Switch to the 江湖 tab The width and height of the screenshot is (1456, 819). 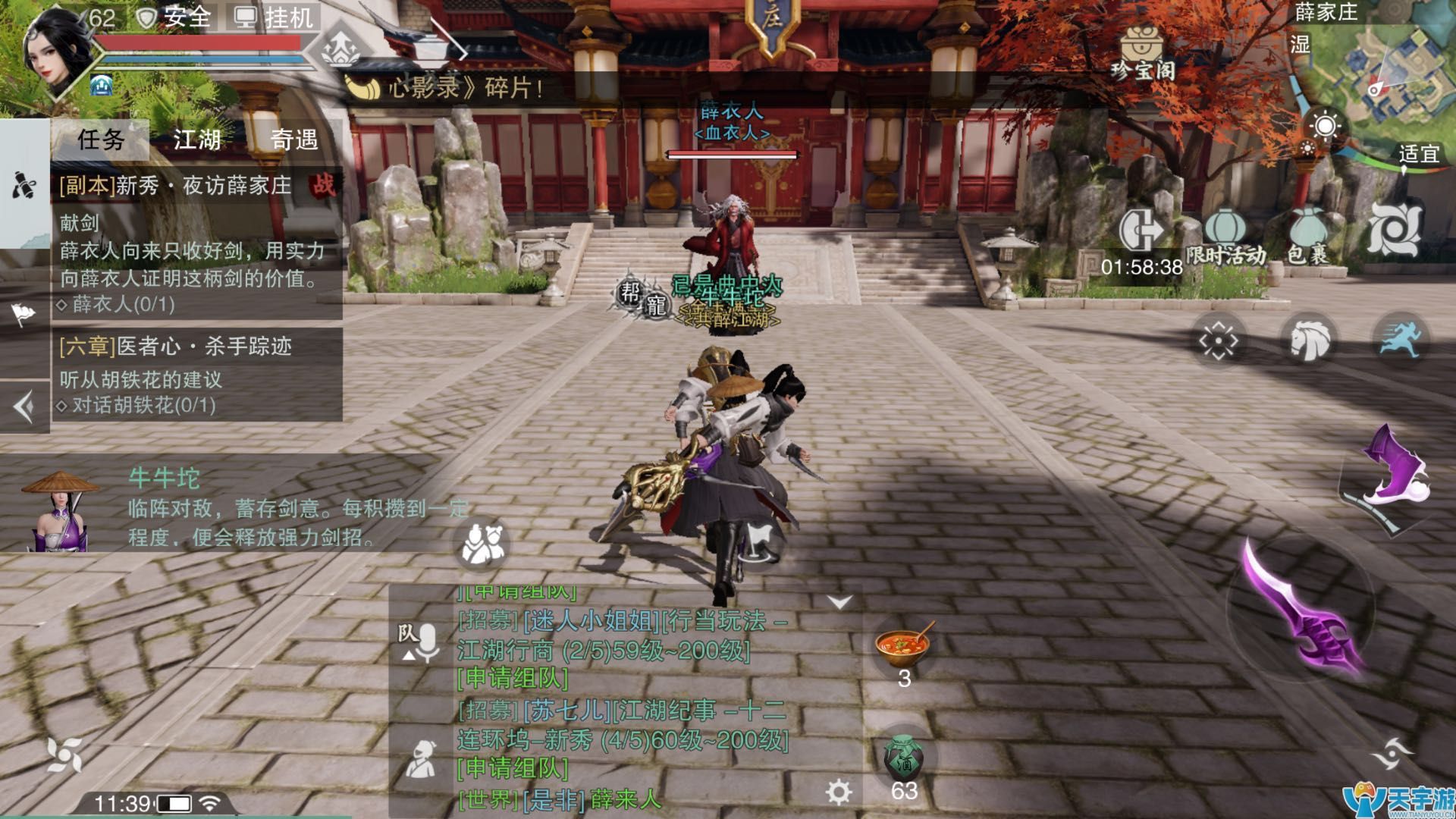[197, 140]
